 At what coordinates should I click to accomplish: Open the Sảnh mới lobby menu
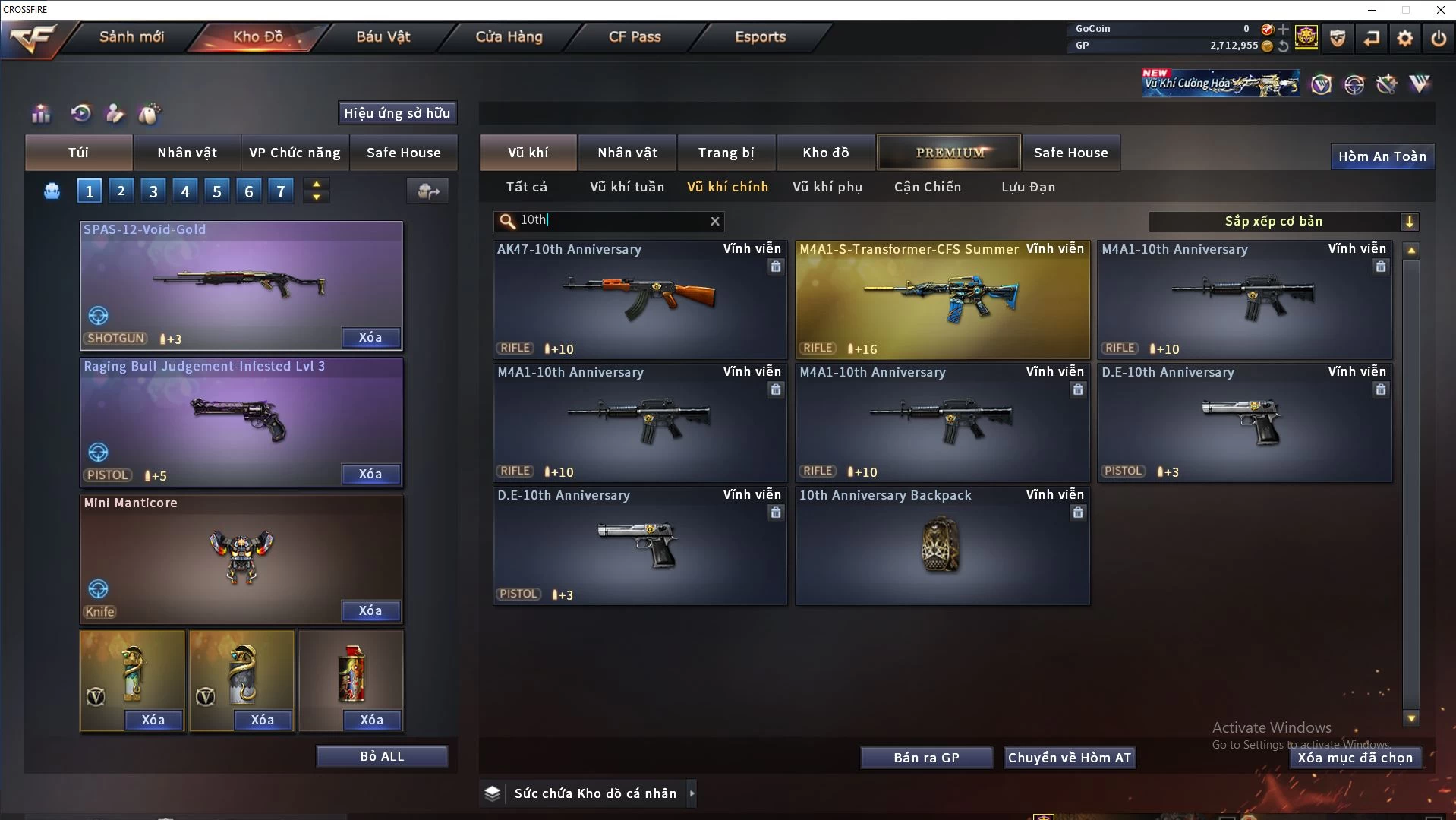[x=131, y=36]
